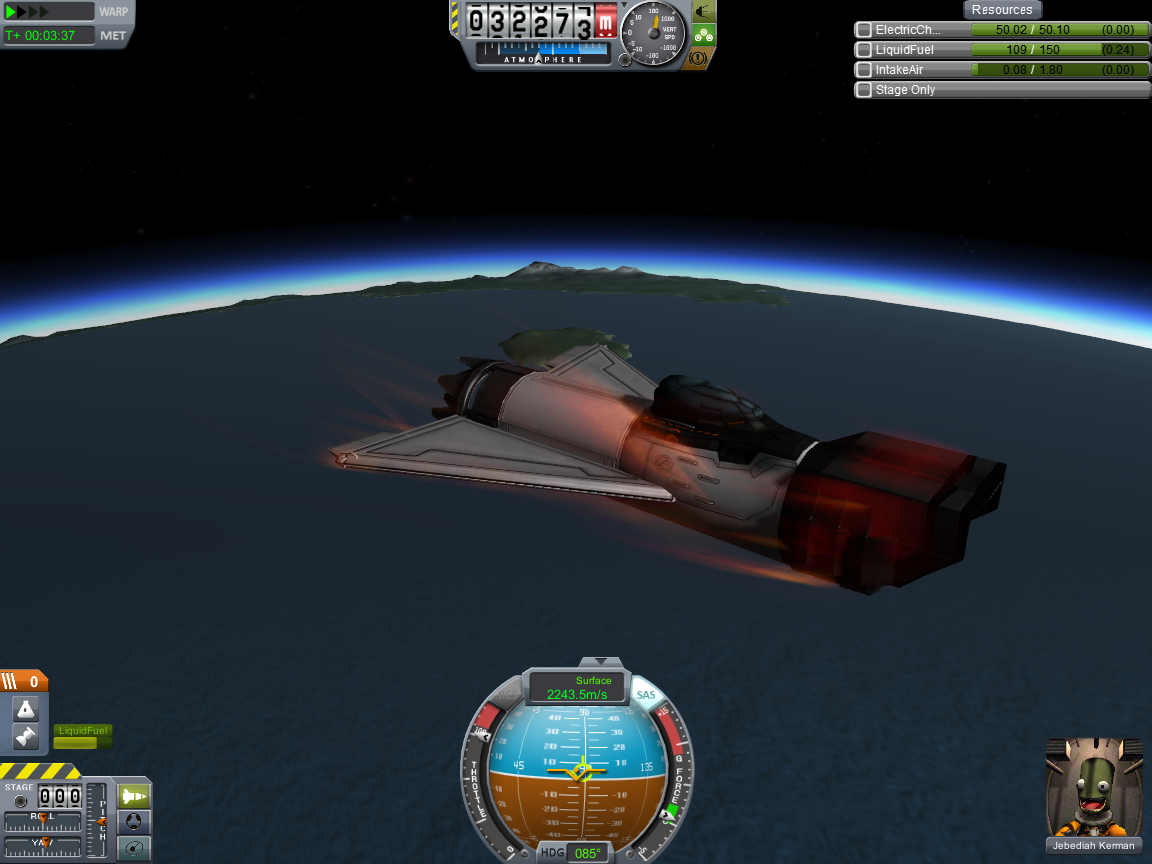Tick the IntakeAir resource checkbox

pos(864,70)
